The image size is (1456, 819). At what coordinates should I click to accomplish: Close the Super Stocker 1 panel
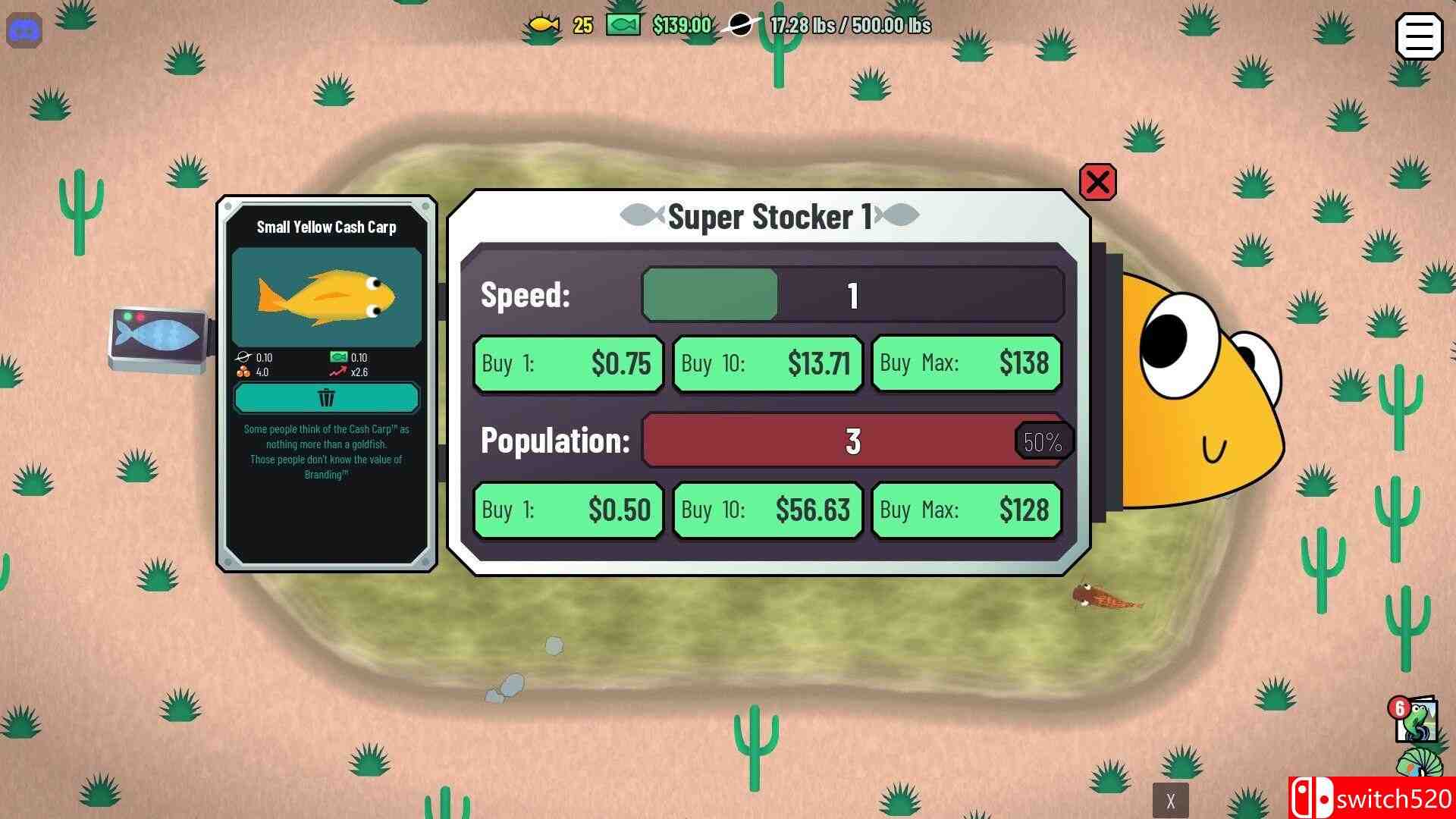pos(1097,182)
